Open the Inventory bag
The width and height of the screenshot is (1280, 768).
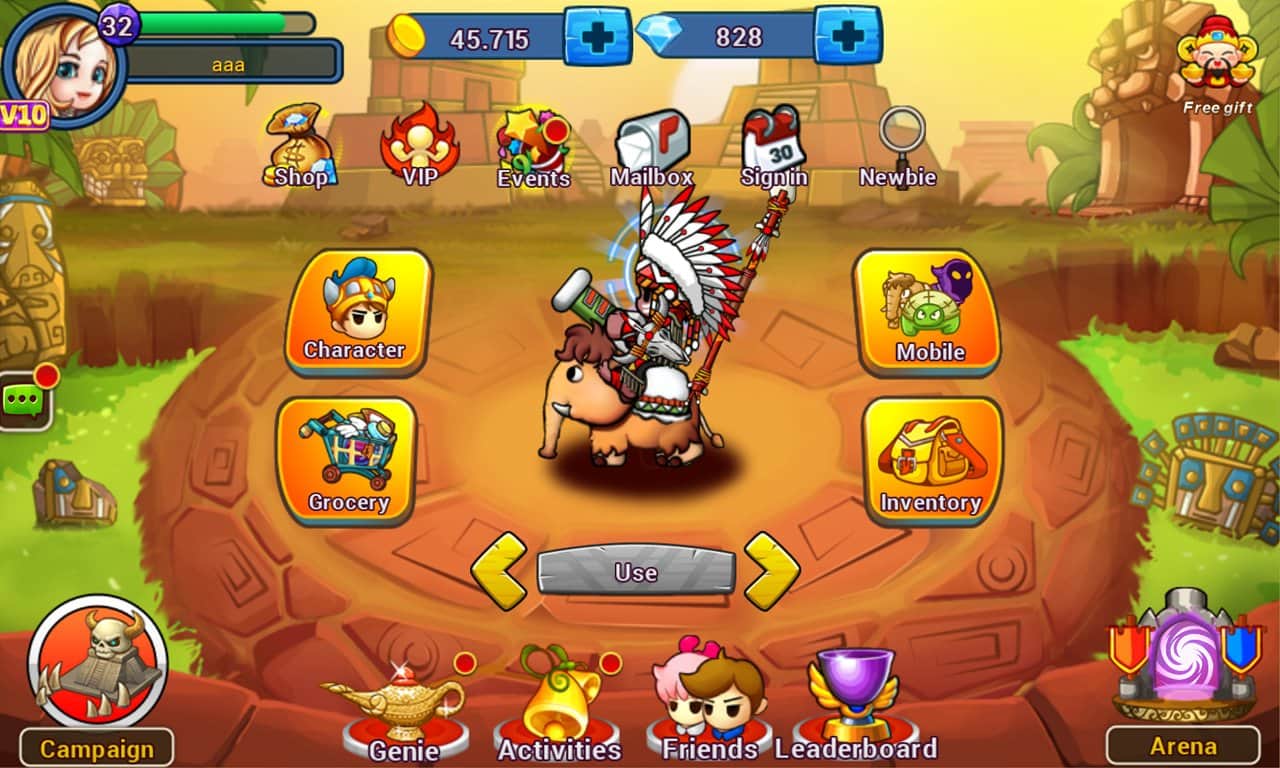pos(931,462)
